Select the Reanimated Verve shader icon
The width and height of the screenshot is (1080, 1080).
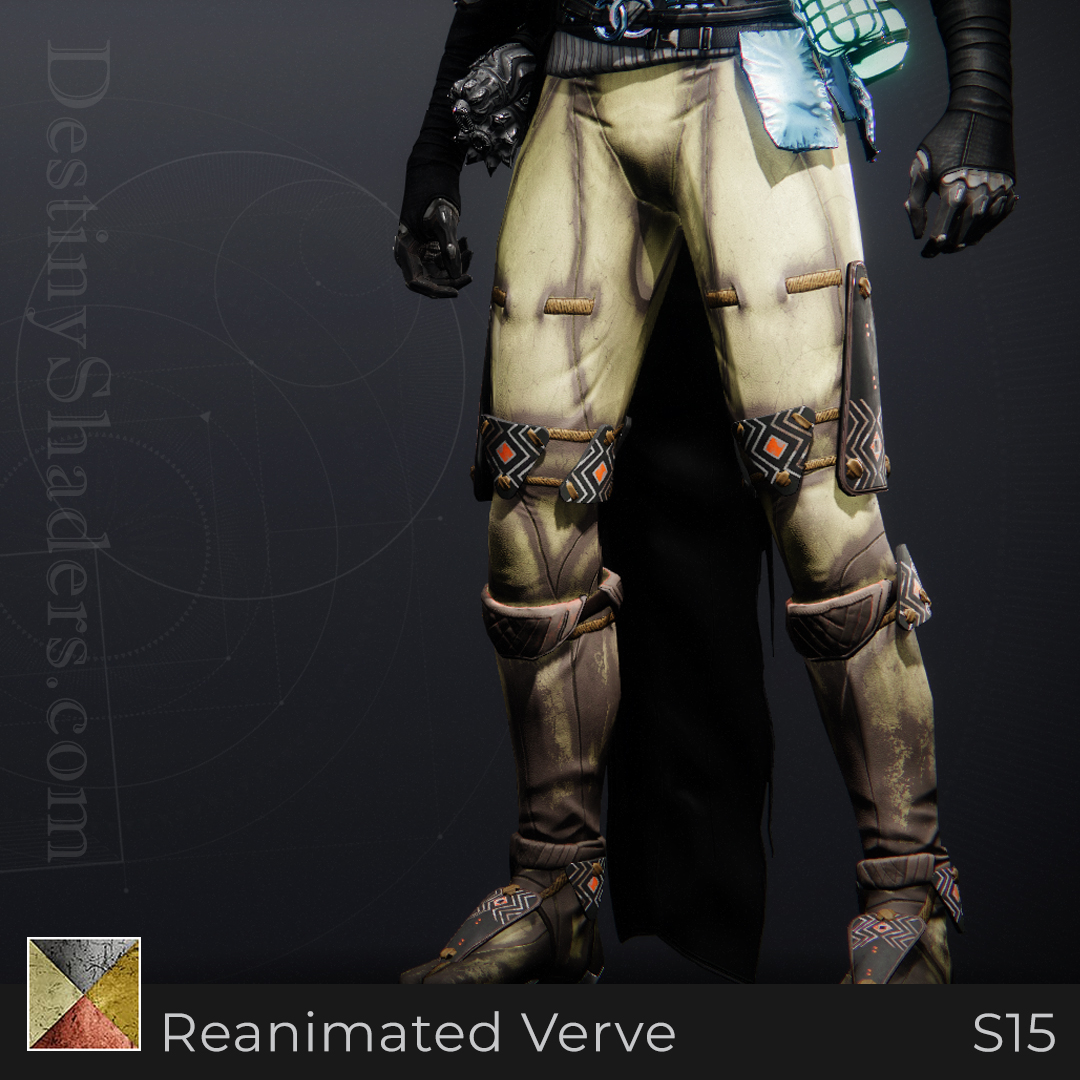(x=84, y=993)
